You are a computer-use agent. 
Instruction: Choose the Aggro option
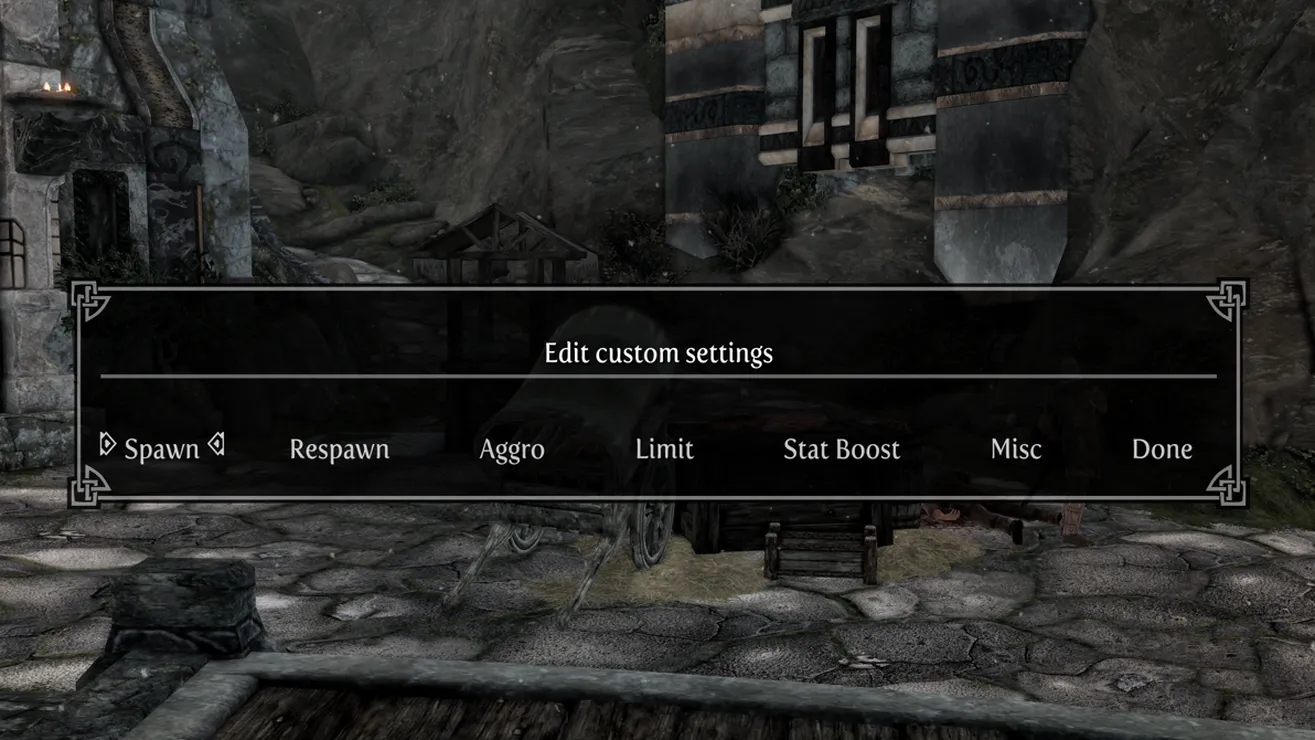512,449
